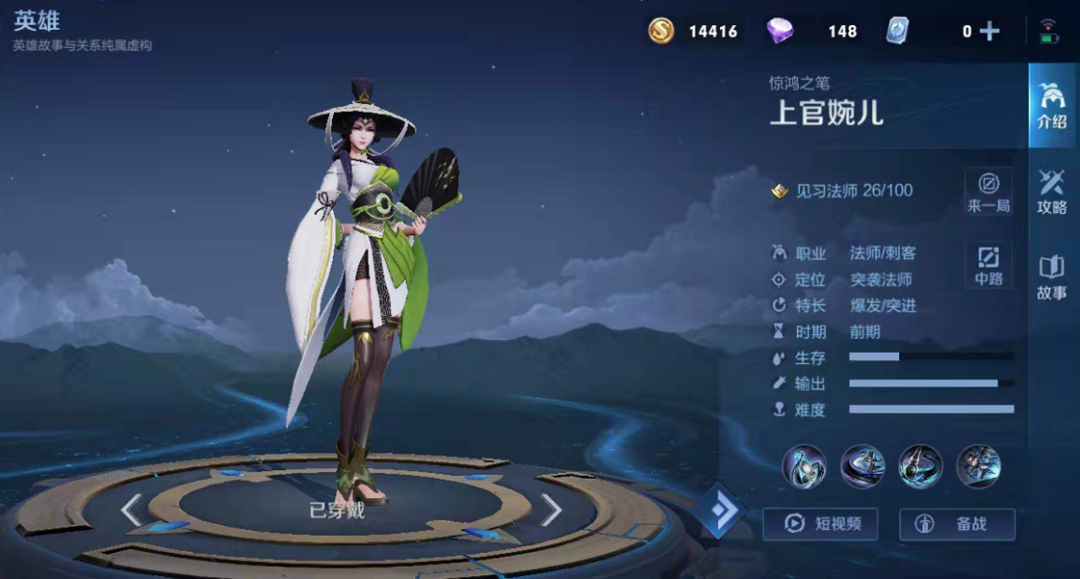The image size is (1080, 579).
Task: Show the 故事 story tab
Action: [x=1052, y=277]
